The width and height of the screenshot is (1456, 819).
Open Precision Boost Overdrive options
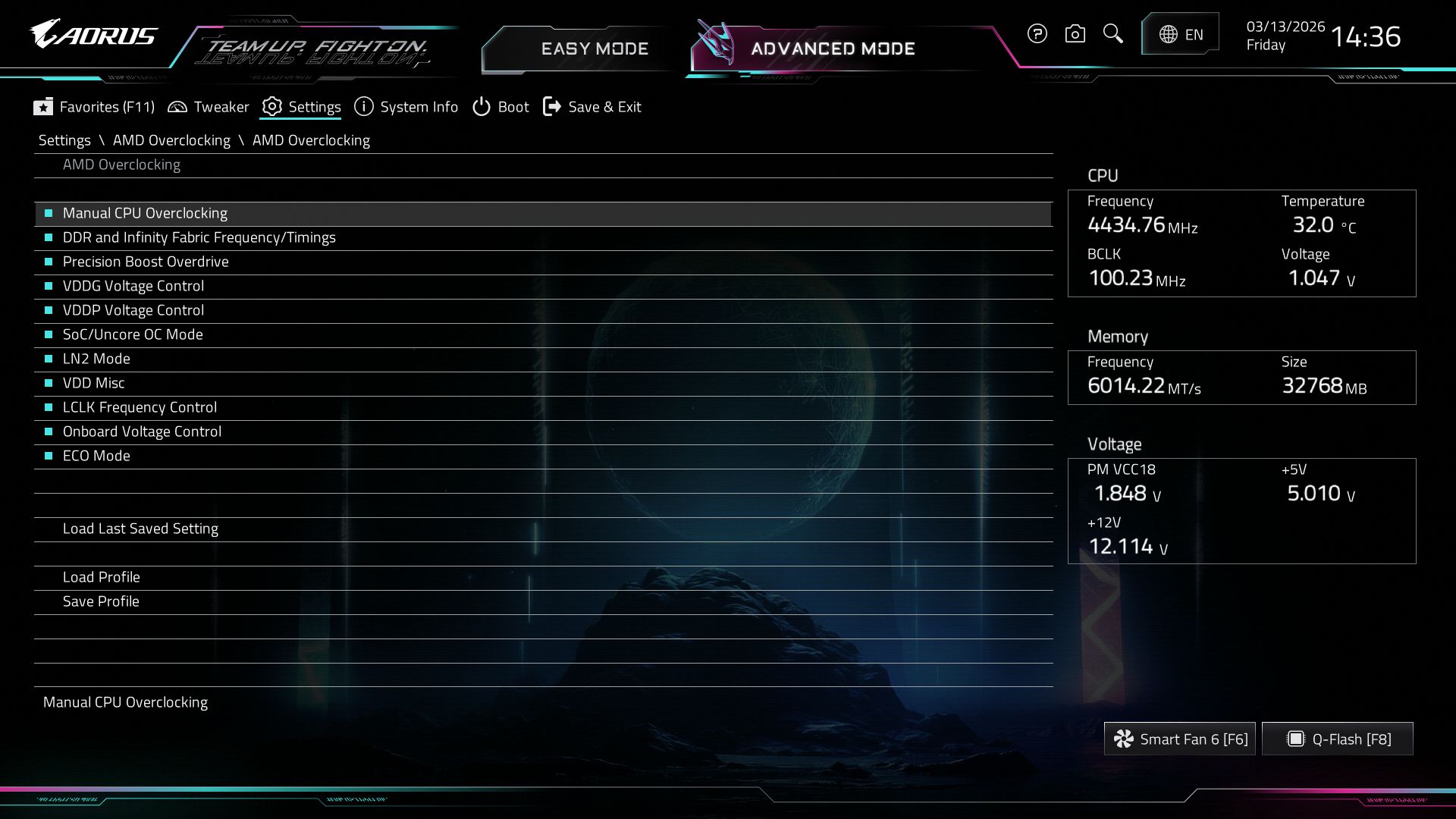(146, 262)
